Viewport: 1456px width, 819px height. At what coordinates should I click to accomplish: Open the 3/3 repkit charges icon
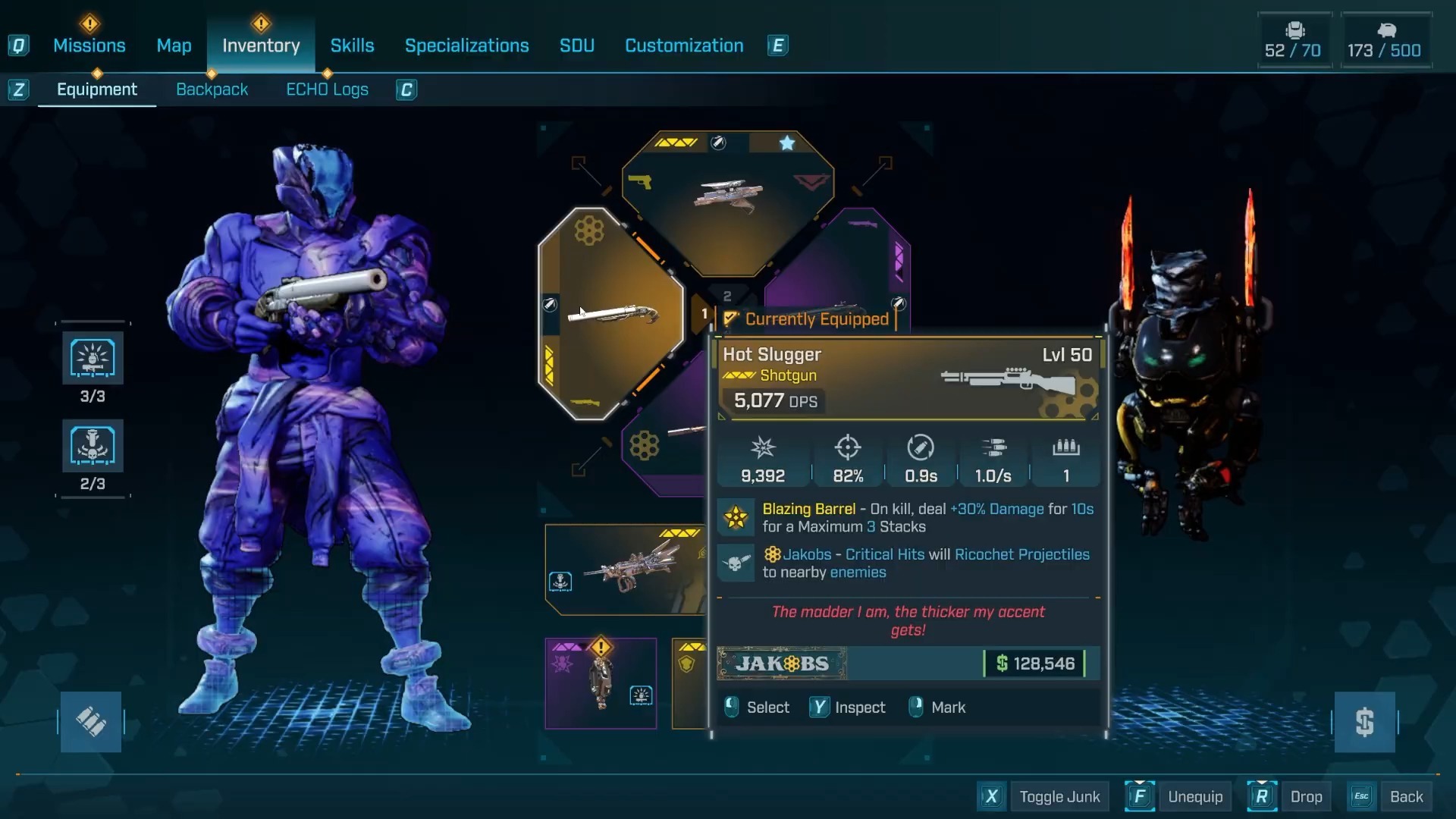93,359
